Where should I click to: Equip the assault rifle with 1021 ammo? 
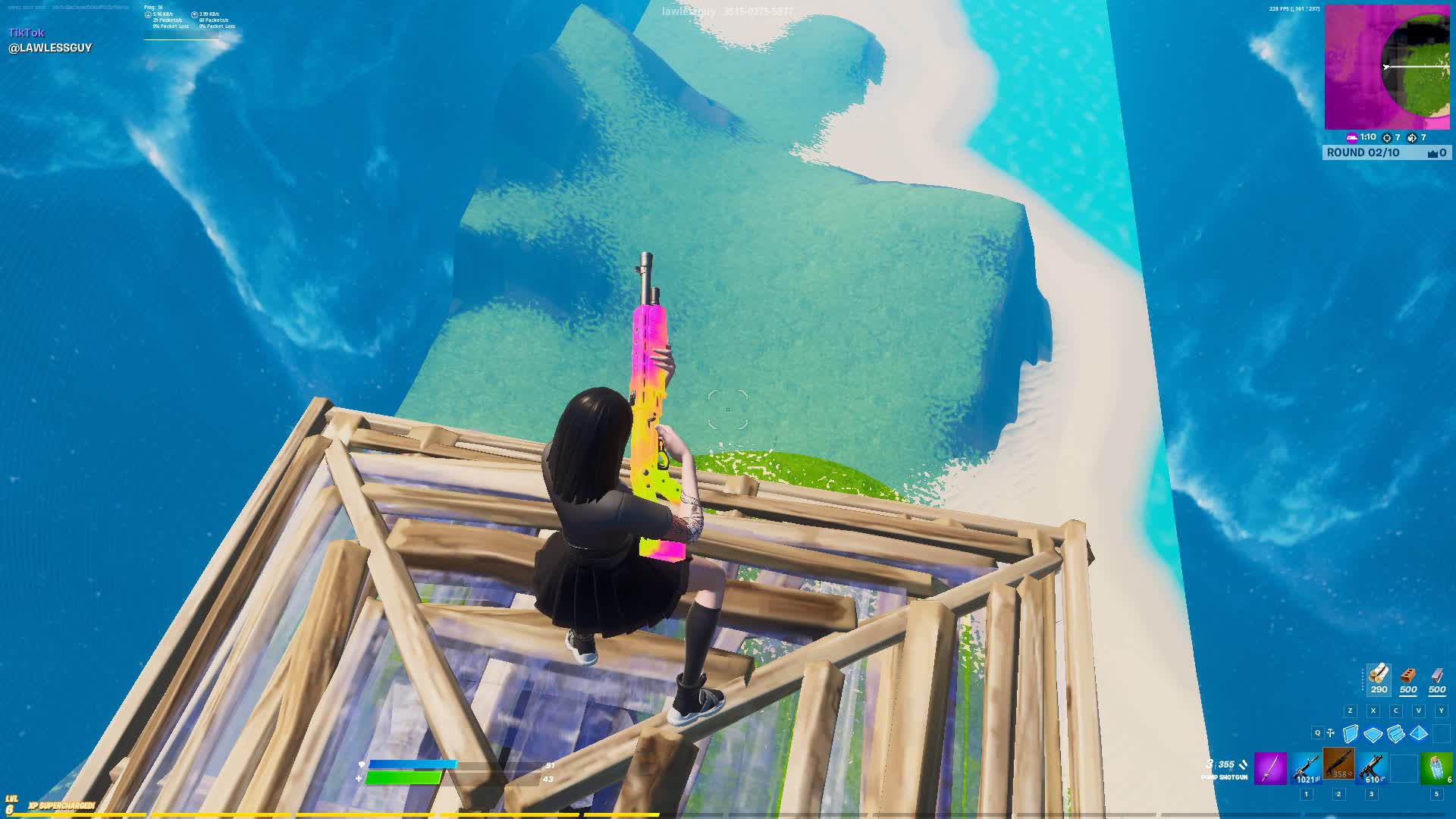[x=1306, y=767]
